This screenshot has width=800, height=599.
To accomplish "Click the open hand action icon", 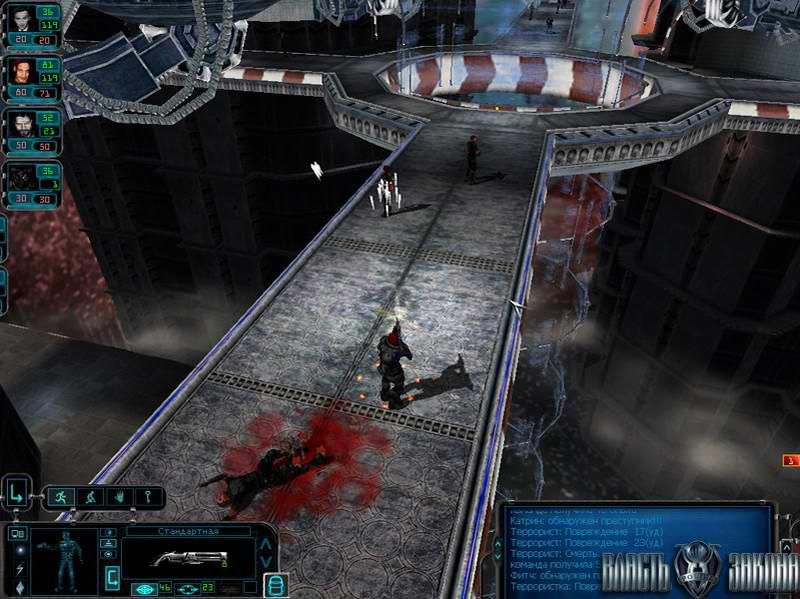I will click(118, 496).
